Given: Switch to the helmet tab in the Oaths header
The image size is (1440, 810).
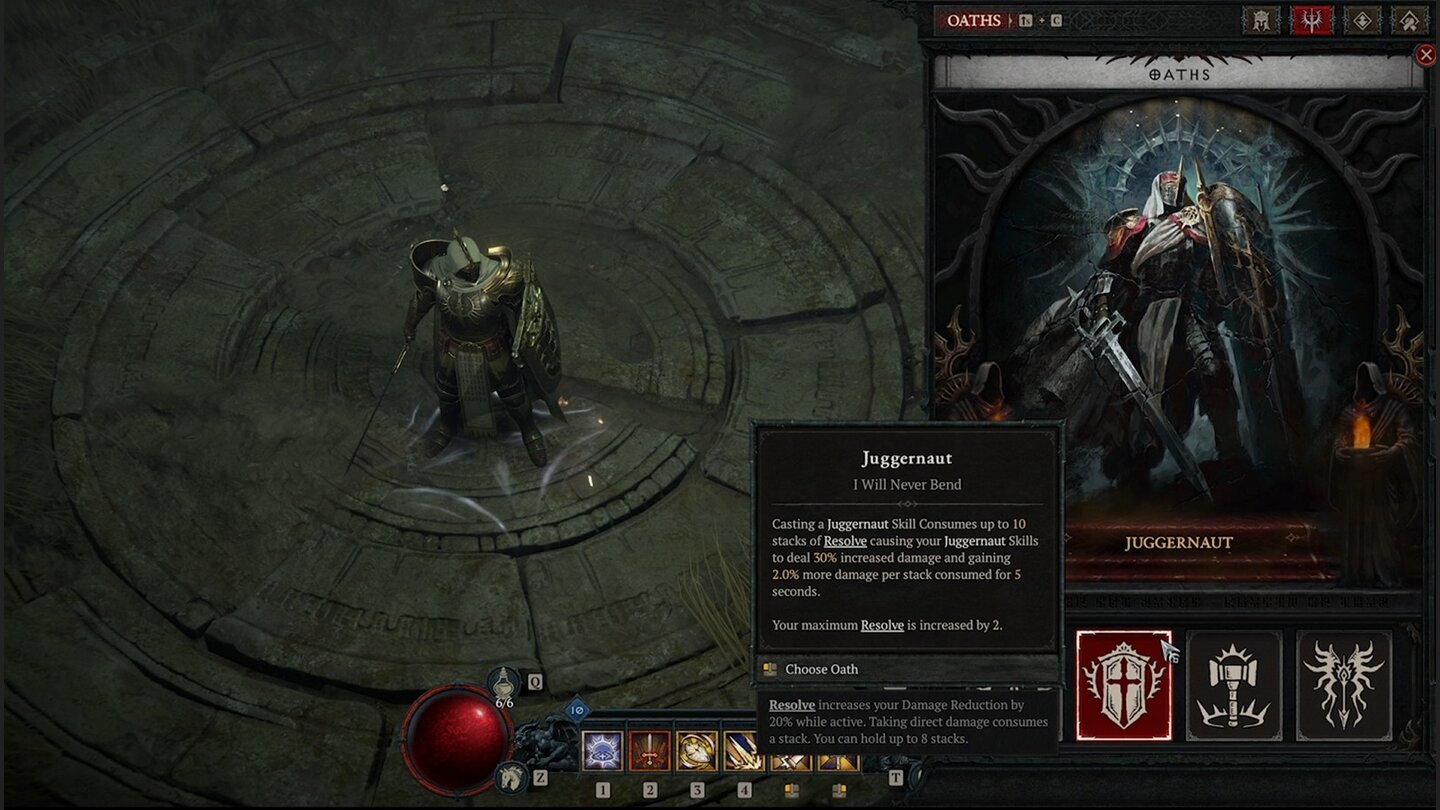Looking at the screenshot, I should (1261, 19).
